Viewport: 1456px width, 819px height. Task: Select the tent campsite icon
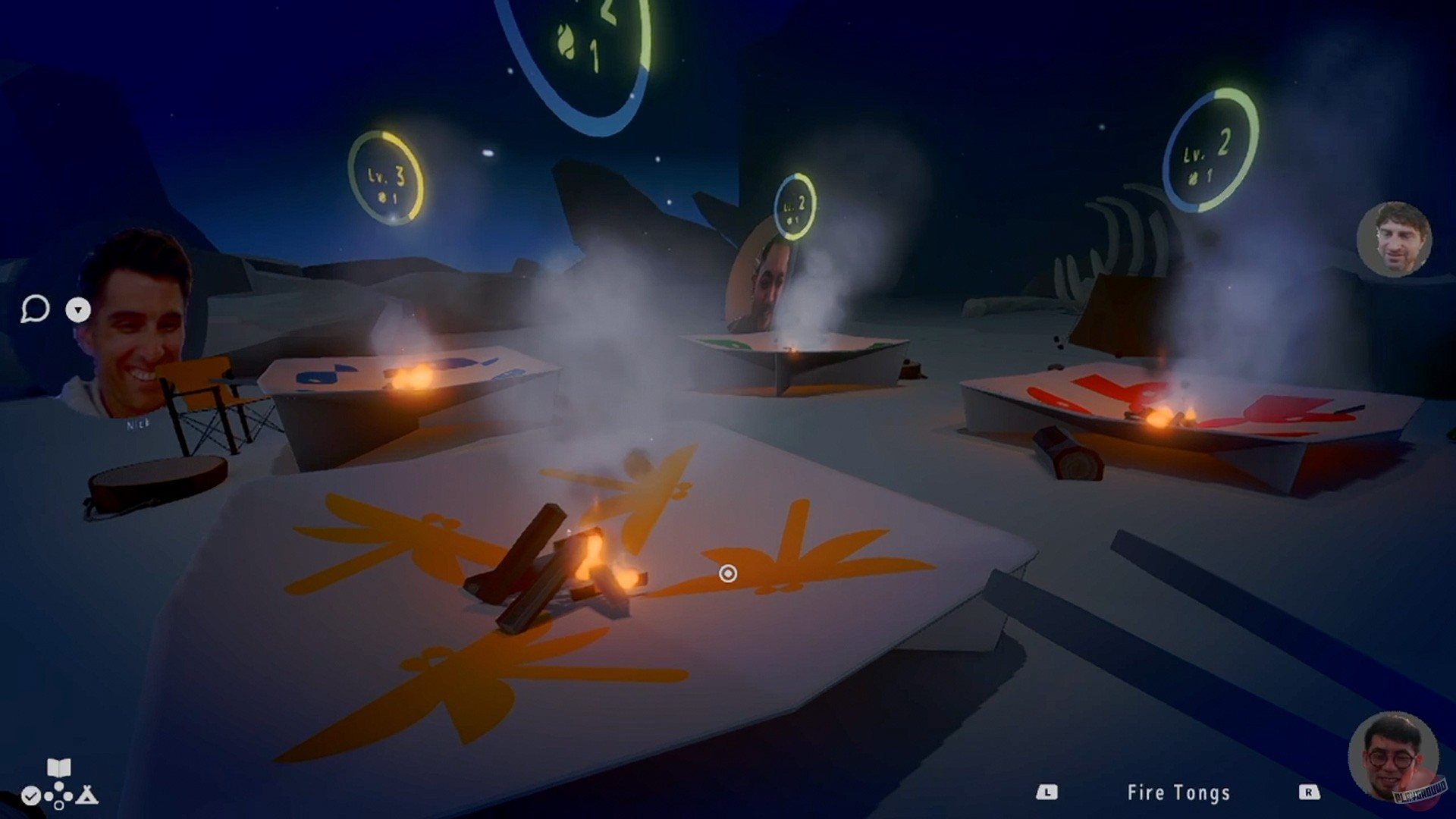coord(86,796)
